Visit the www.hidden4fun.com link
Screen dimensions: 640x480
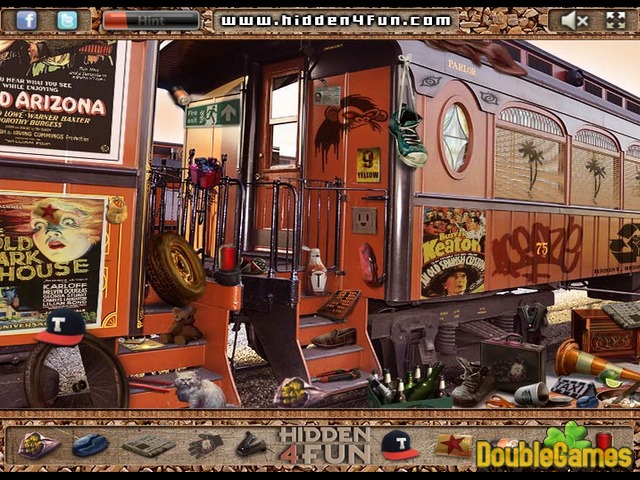pos(334,20)
